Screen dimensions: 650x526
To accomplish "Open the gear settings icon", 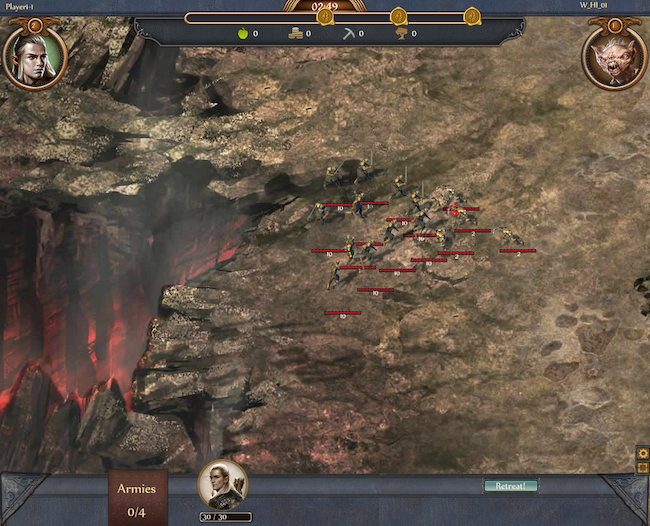I will click(x=642, y=454).
